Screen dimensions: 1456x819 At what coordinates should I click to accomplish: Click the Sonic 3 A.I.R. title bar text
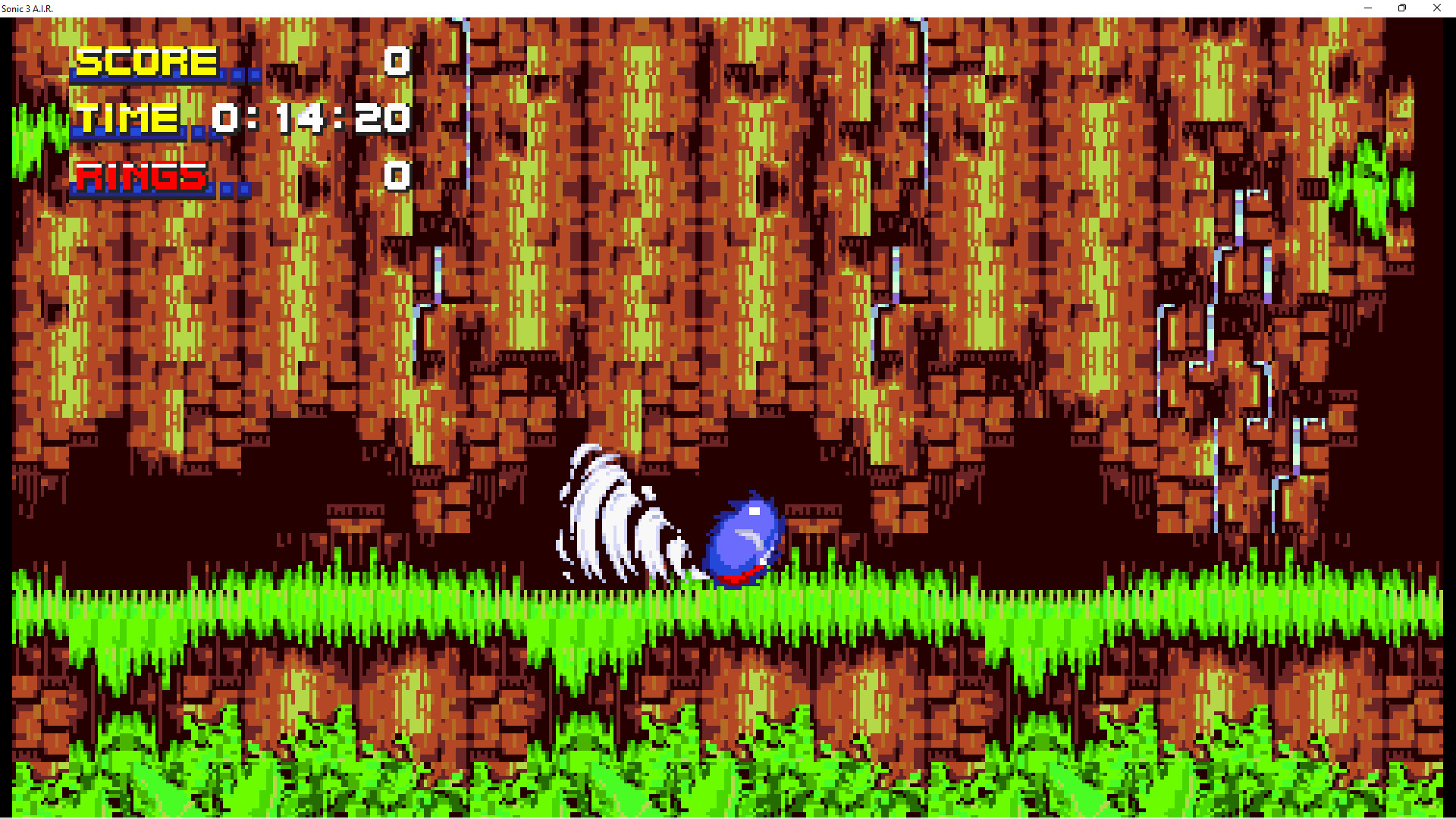tap(27, 8)
